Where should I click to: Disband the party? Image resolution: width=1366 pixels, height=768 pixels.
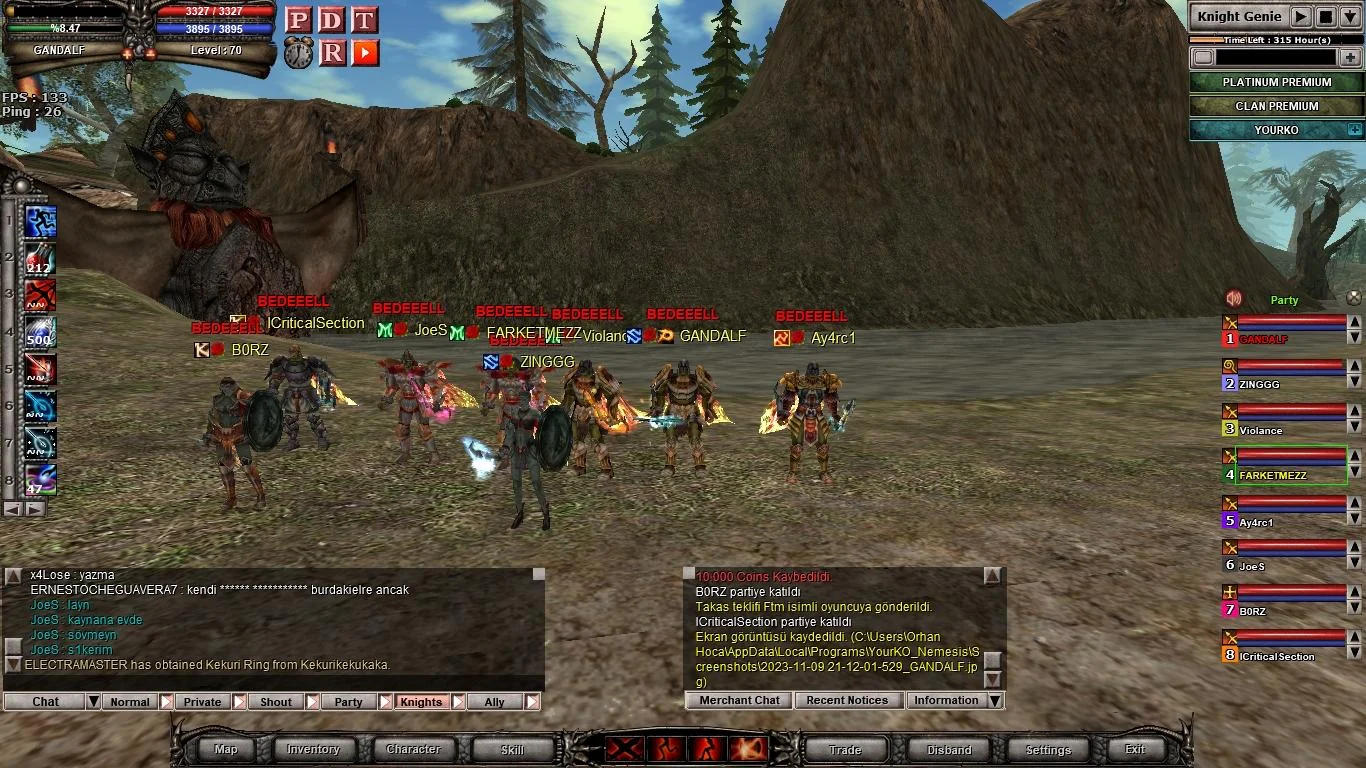(949, 749)
